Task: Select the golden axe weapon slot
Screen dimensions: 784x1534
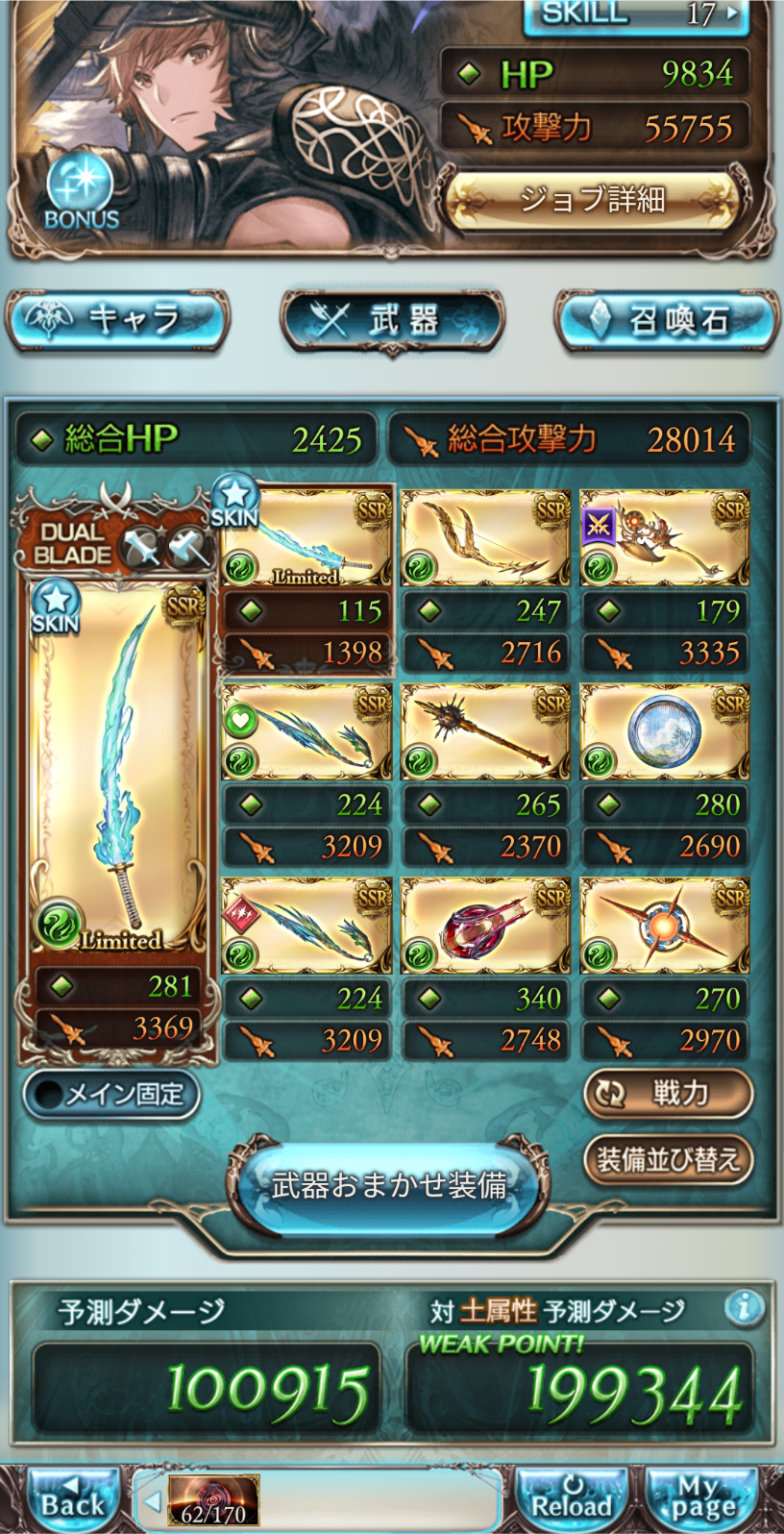Action: coord(665,538)
